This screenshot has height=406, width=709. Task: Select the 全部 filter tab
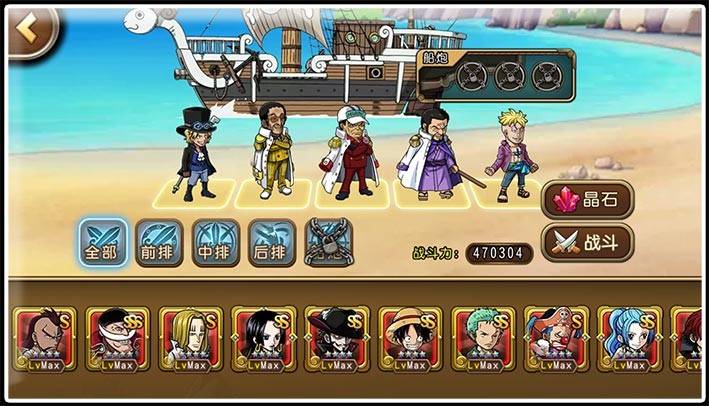click(x=103, y=243)
